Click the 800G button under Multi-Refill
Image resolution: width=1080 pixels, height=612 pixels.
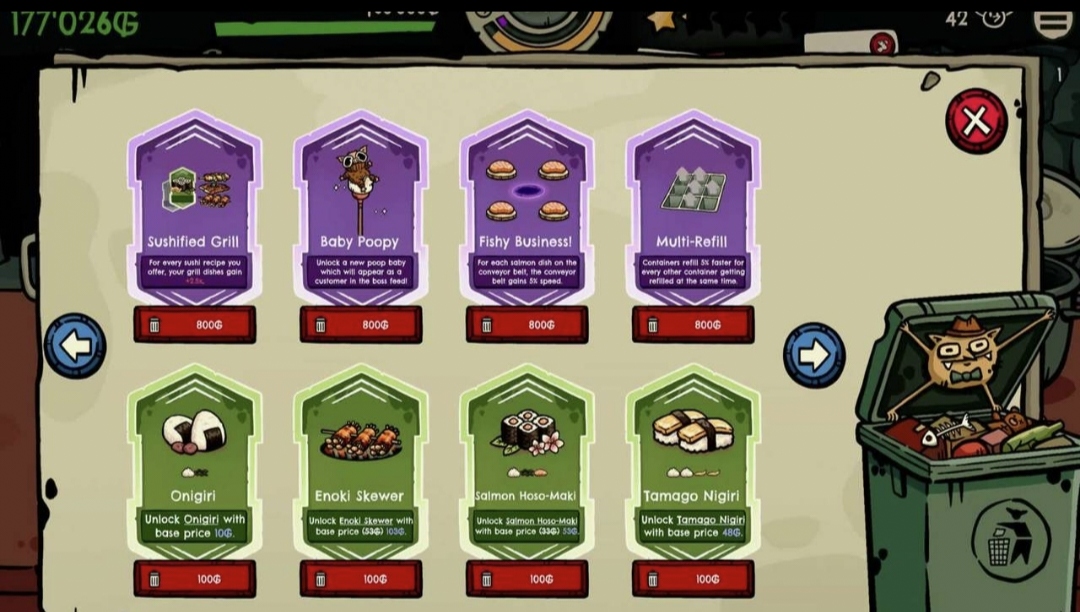[693, 324]
